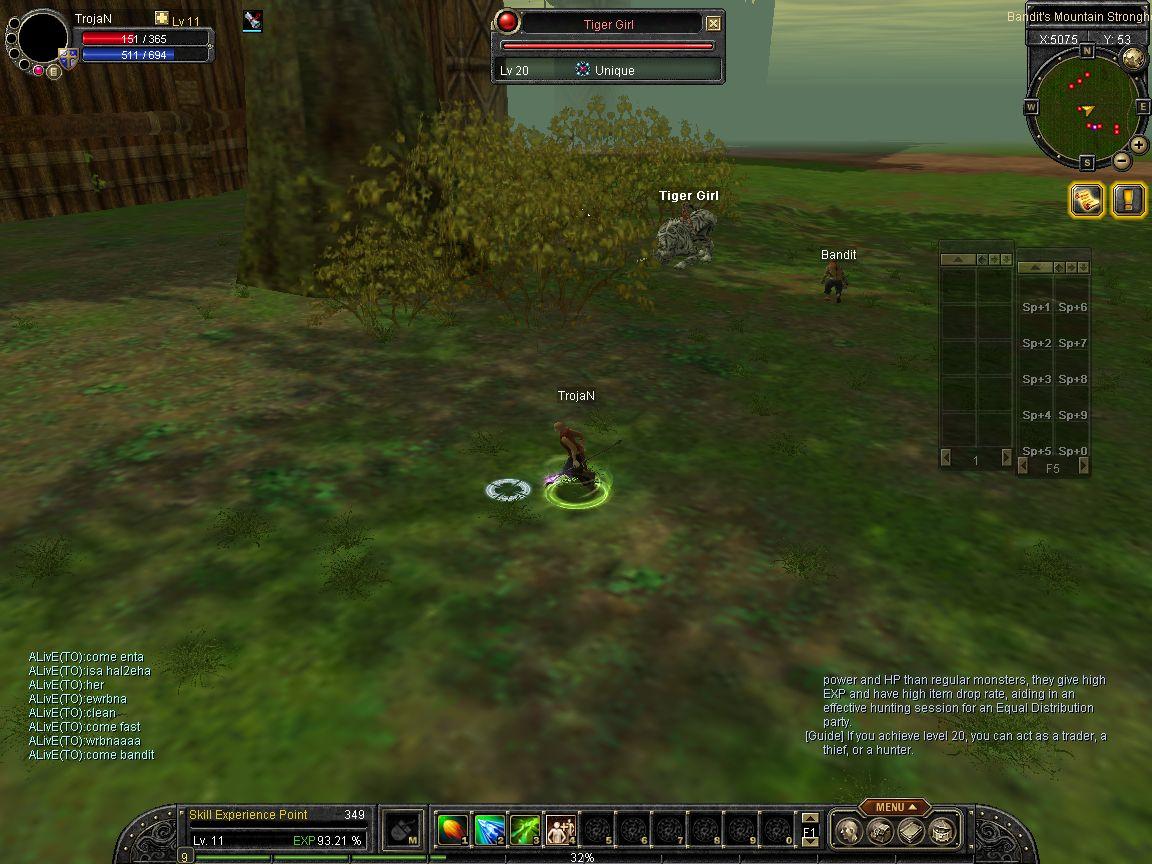The height and width of the screenshot is (864, 1152).
Task: Click the minimap radar display
Action: [x=1086, y=103]
